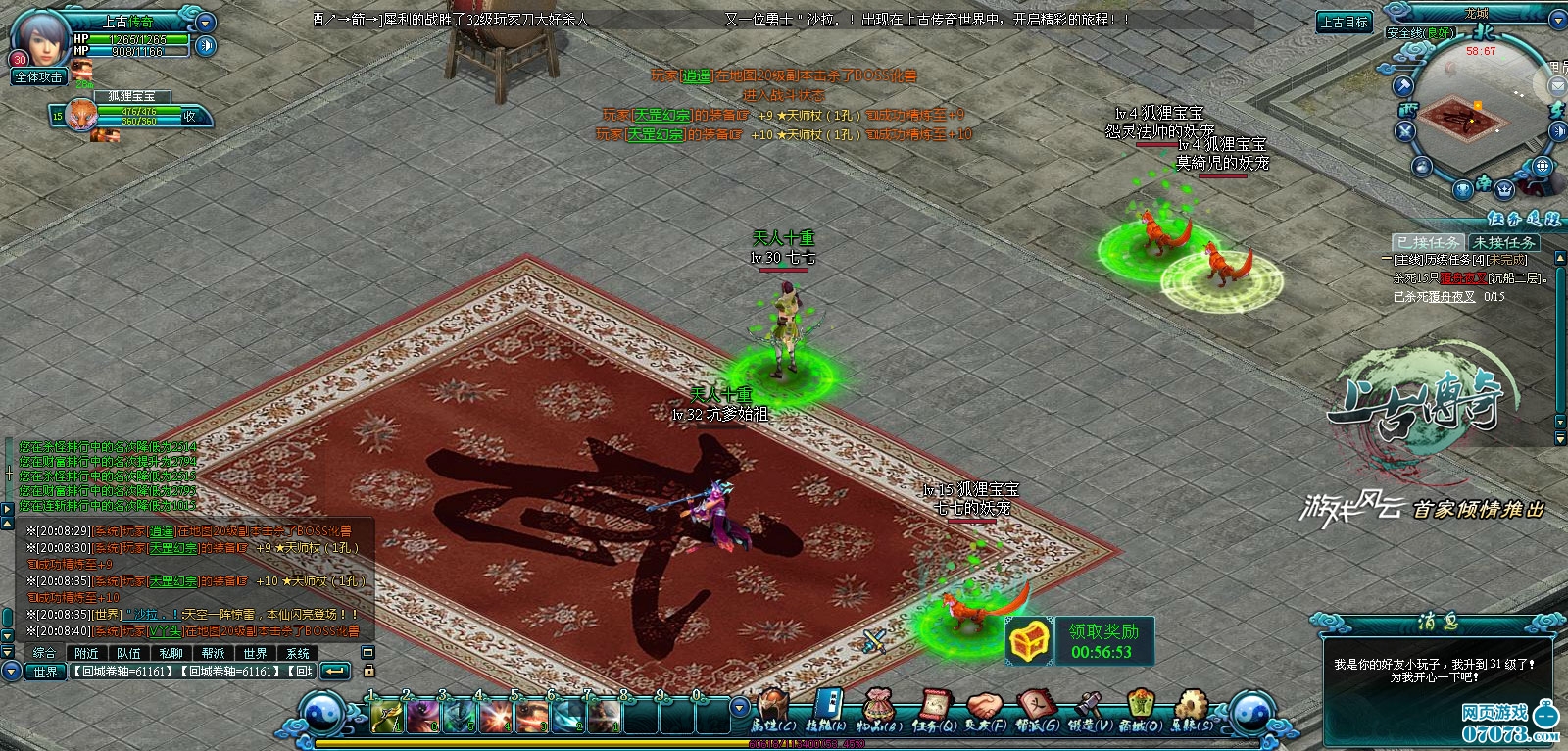Open the 商城 shop
The height and width of the screenshot is (751, 1568).
[x=1140, y=710]
